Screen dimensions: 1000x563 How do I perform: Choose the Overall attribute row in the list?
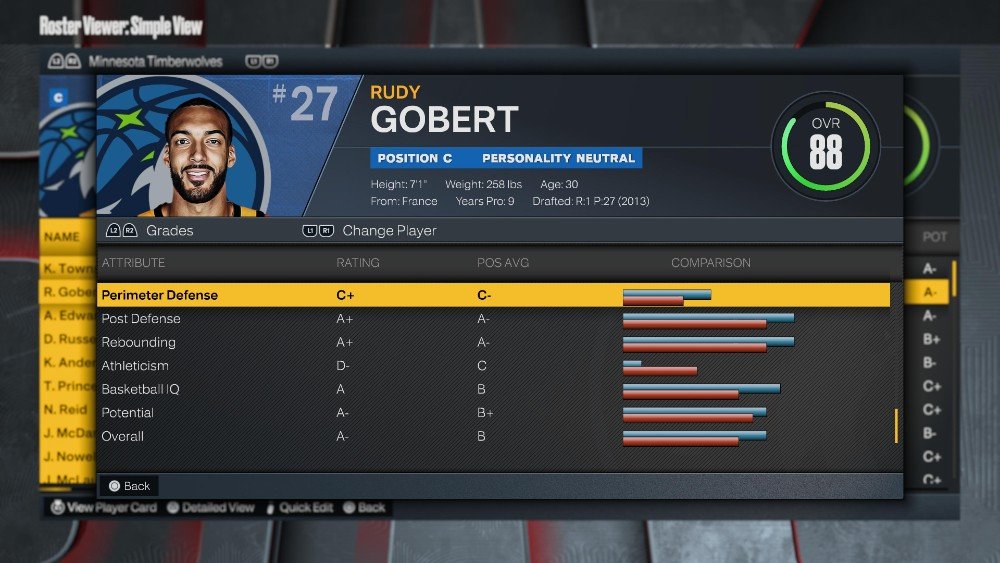pyautogui.click(x=123, y=436)
